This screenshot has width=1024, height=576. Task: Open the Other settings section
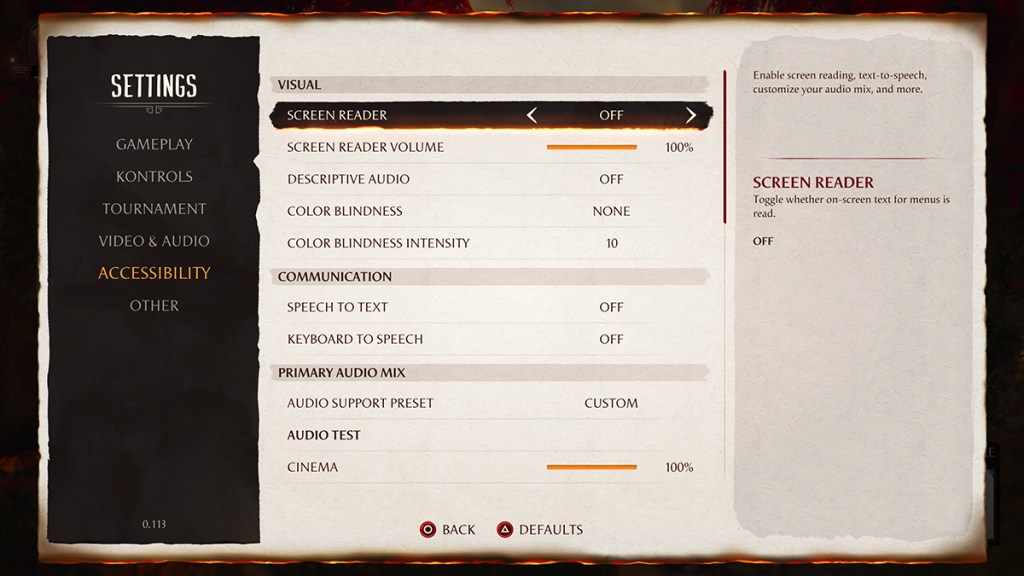click(154, 305)
